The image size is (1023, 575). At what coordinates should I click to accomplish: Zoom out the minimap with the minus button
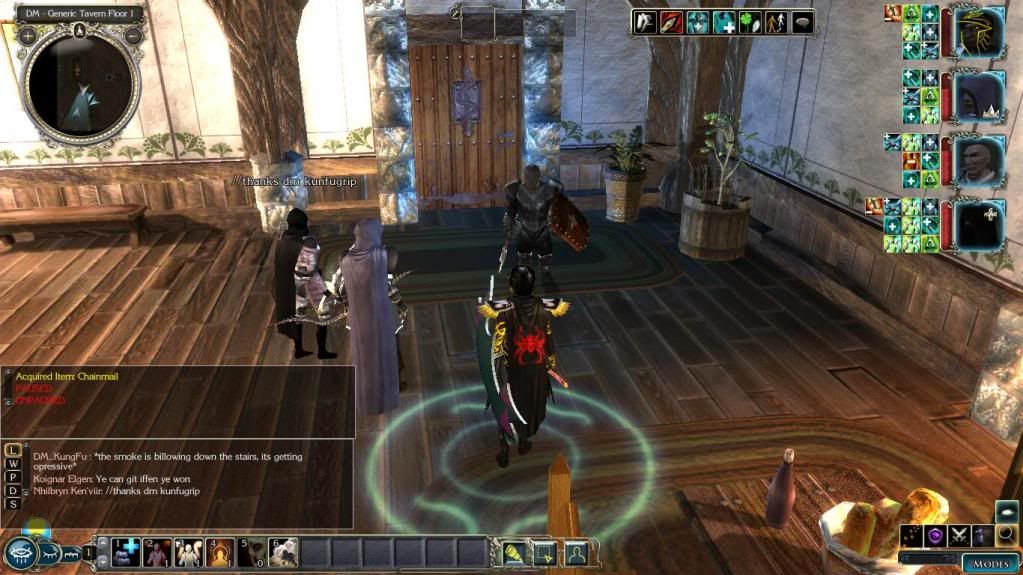134,35
